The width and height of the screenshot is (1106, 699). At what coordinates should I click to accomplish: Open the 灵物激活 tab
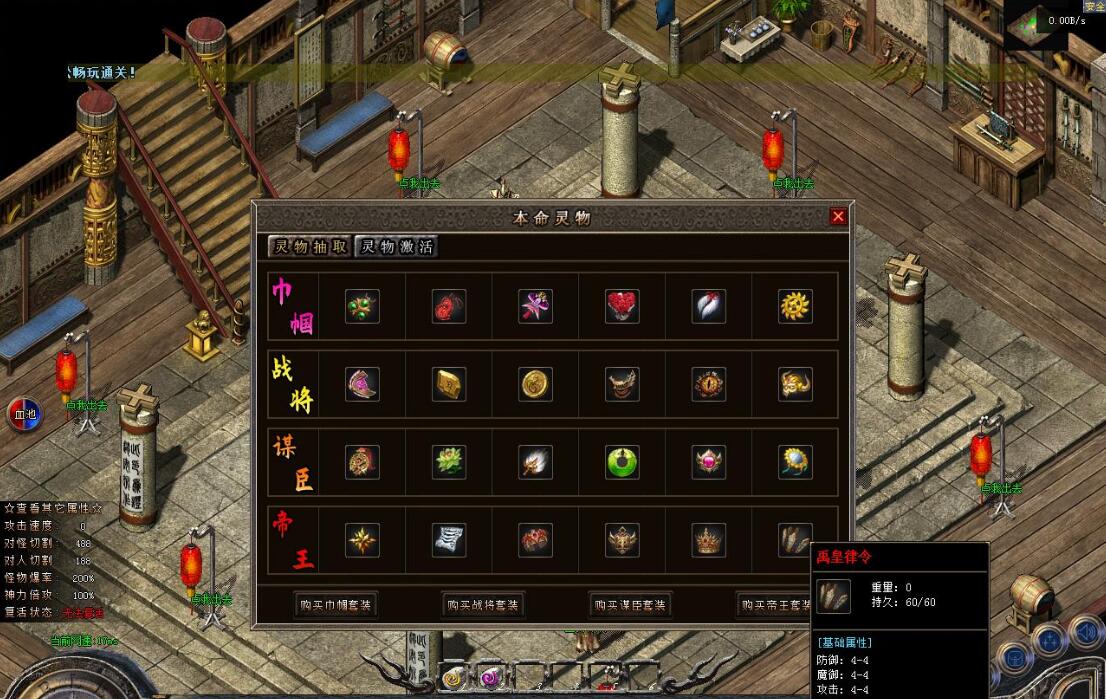pyautogui.click(x=397, y=246)
